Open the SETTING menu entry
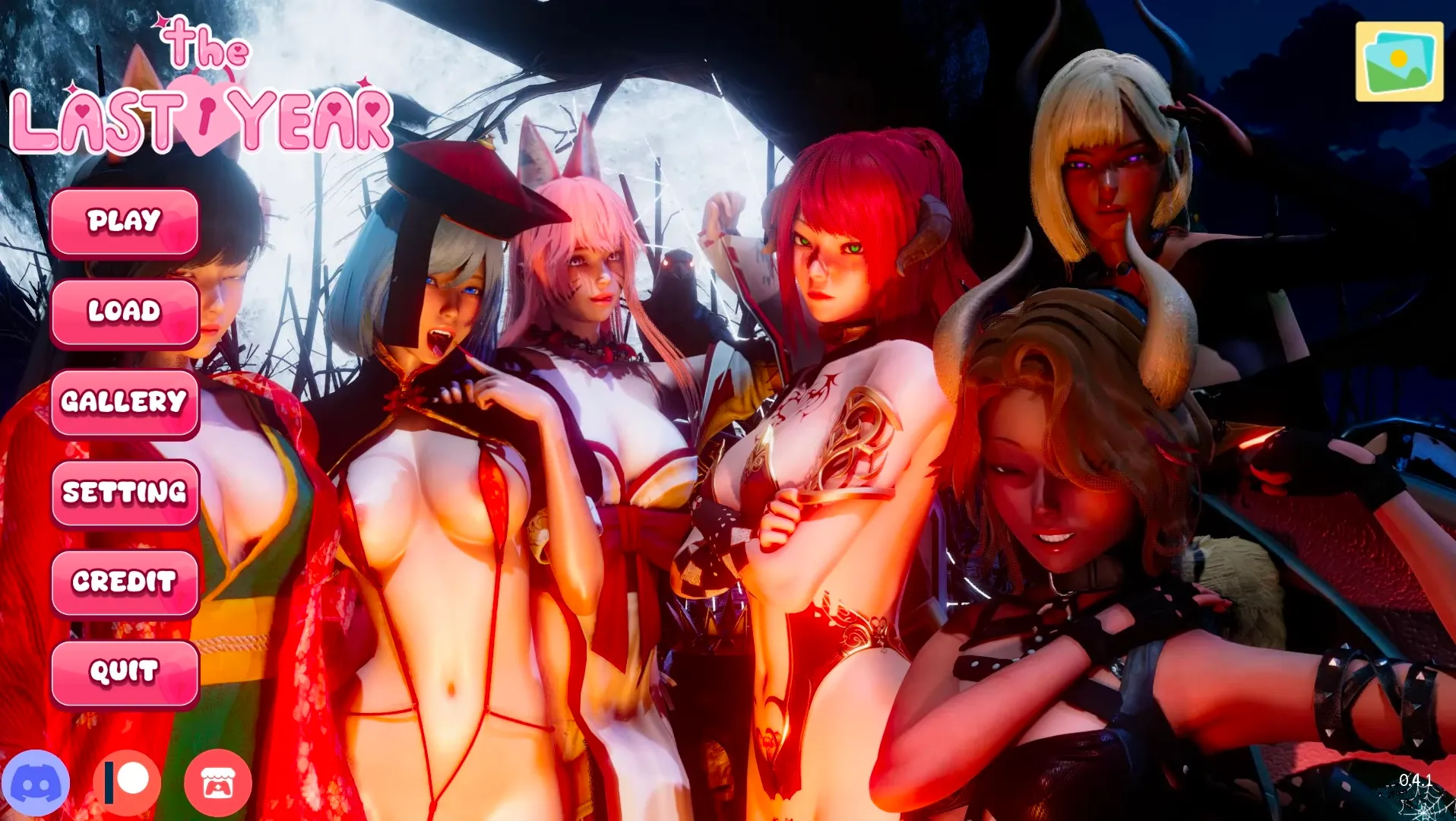 point(125,493)
